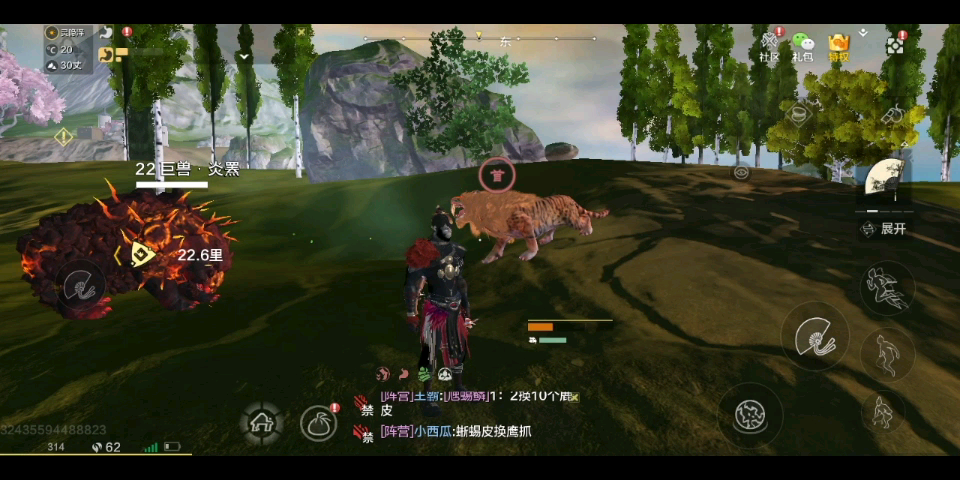Screen dimensions: 960x480
Task: Open the 社区 community menu
Action: (769, 46)
